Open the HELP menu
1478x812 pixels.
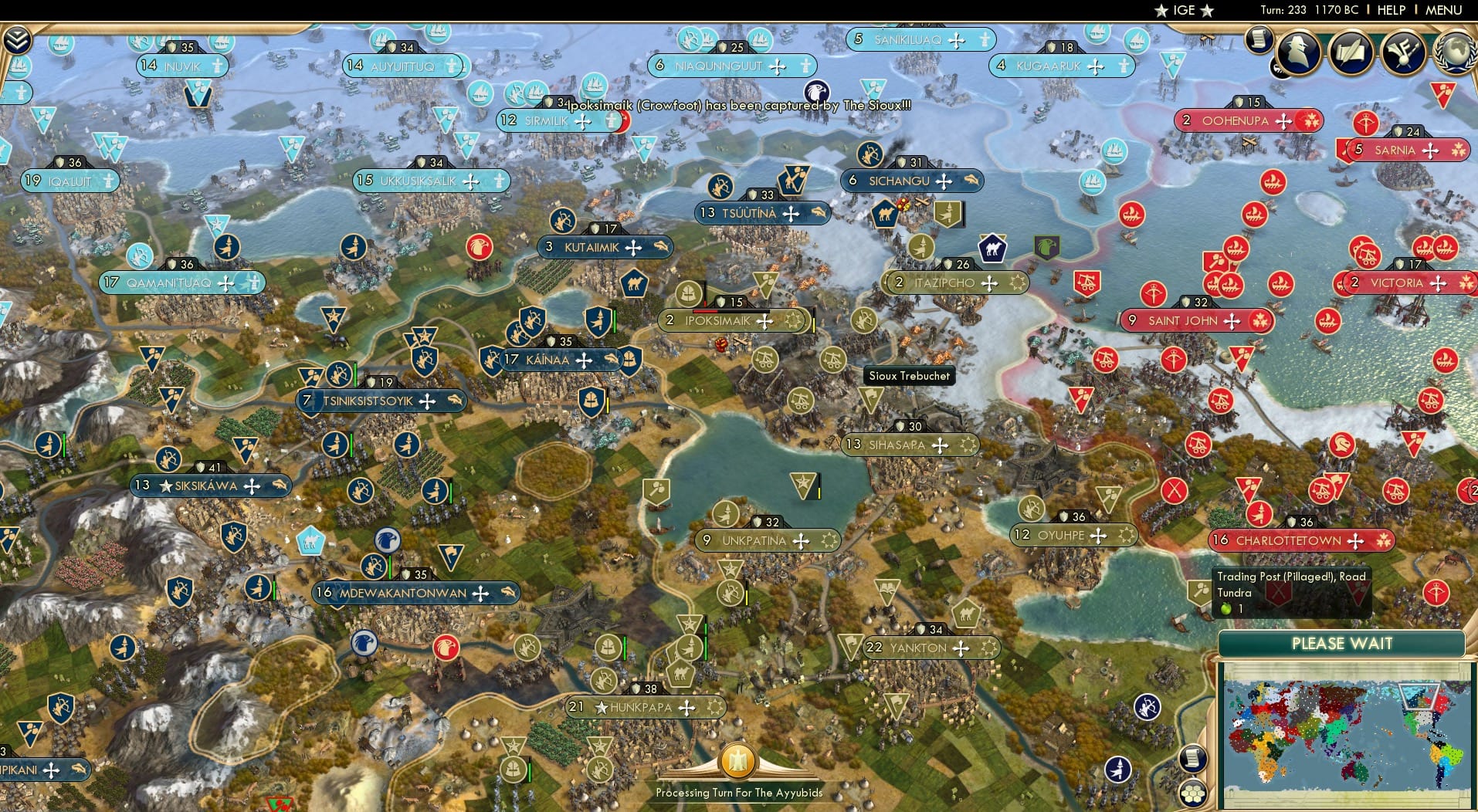[1390, 10]
